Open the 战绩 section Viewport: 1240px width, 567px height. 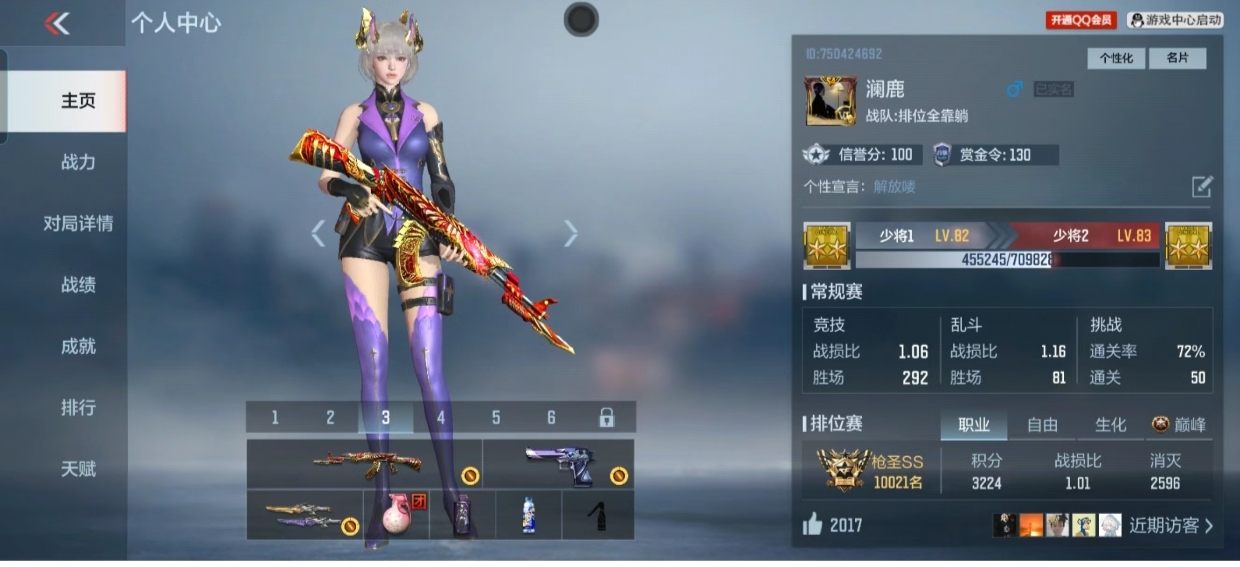click(x=78, y=285)
